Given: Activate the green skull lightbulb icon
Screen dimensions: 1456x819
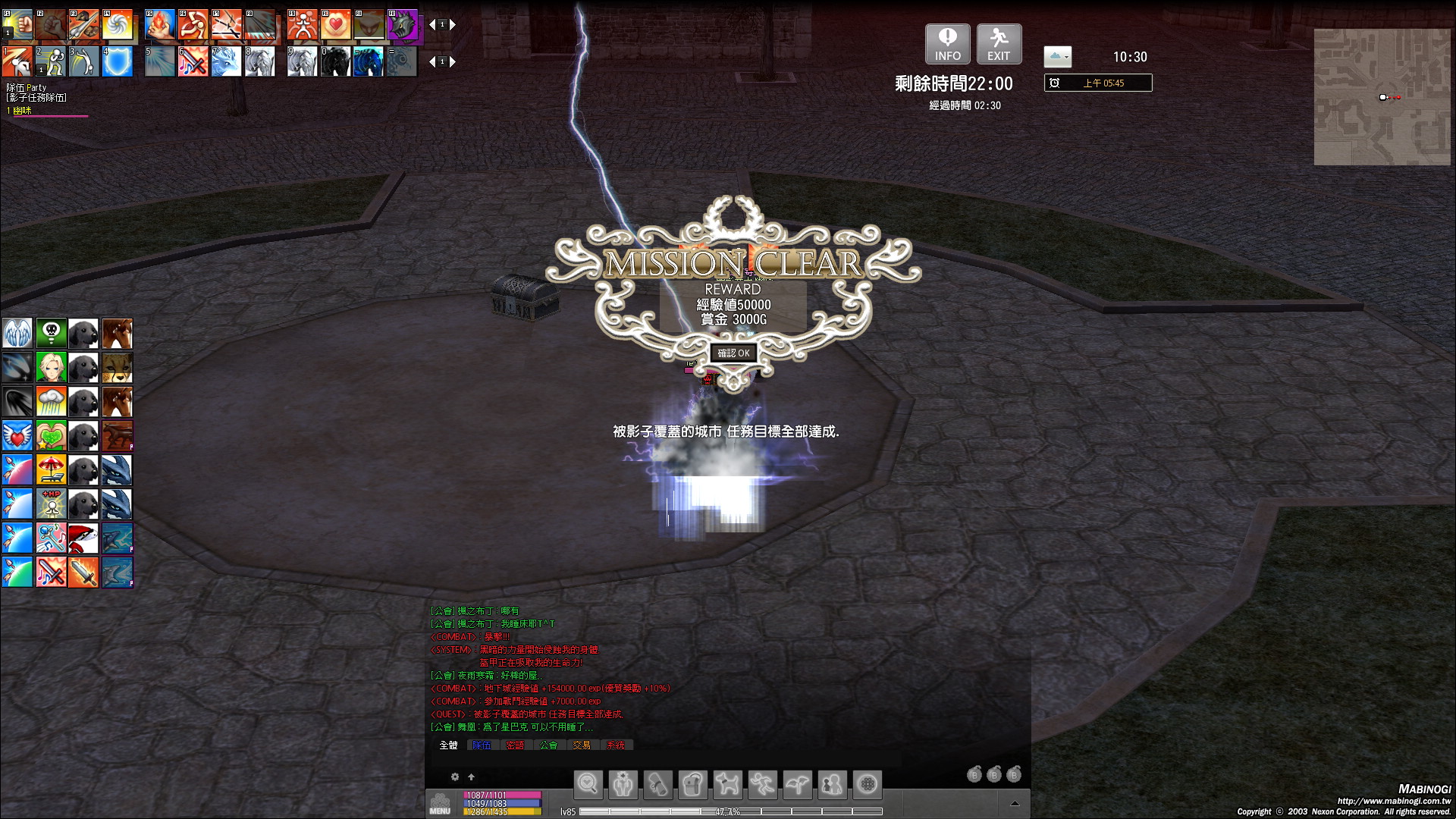Looking at the screenshot, I should coord(52,334).
